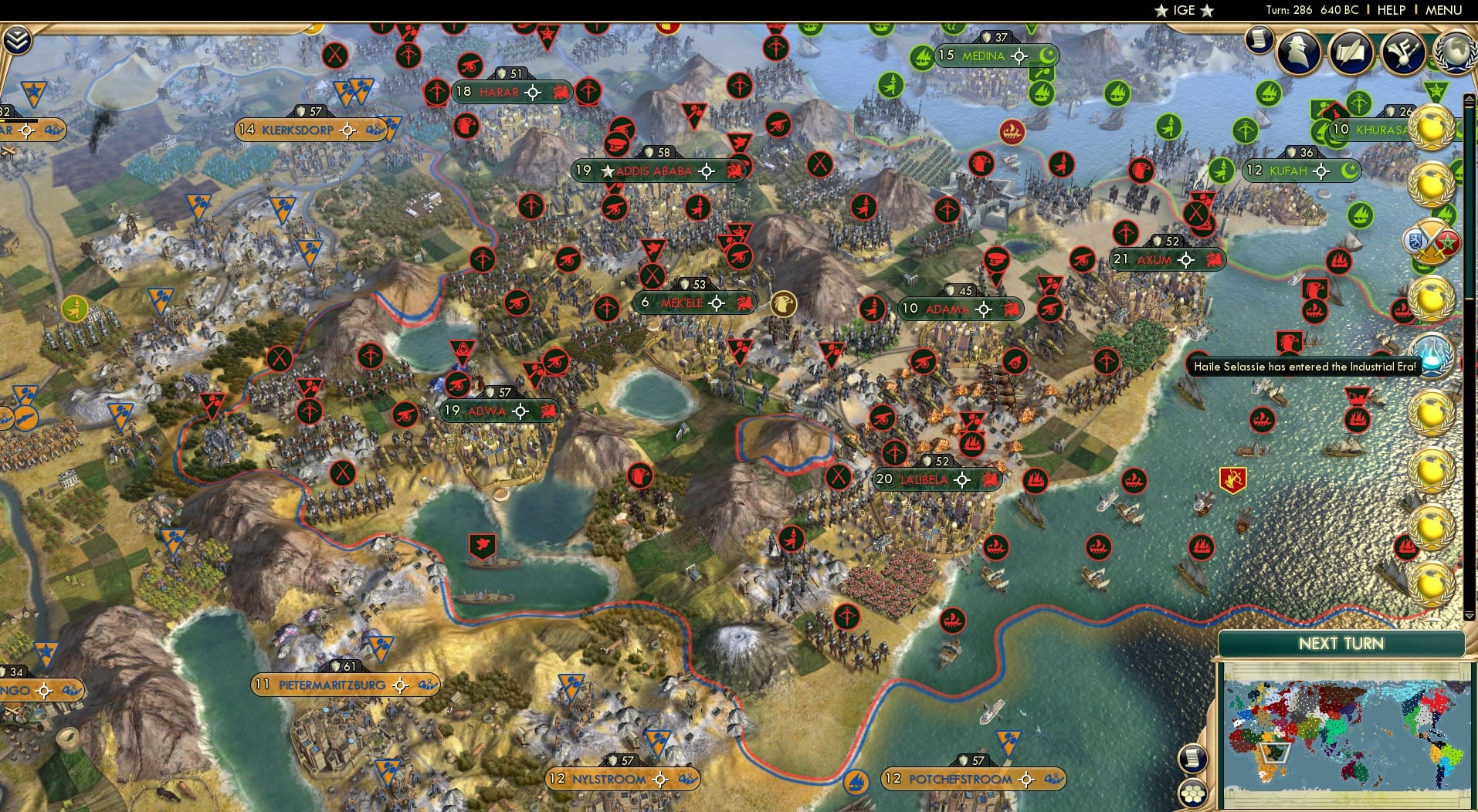This screenshot has width=1478, height=812.
Task: Open the HELP menu
Action: click(x=1390, y=11)
